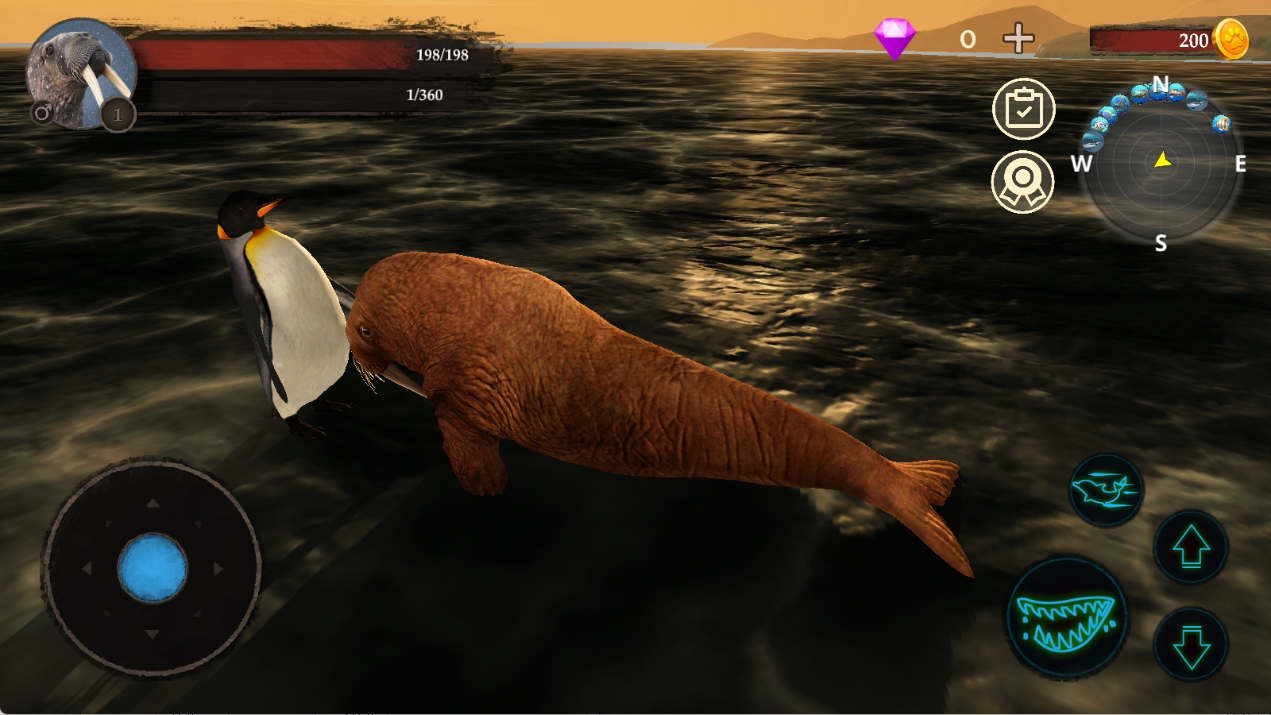
Task: Activate the bite attack jaws button
Action: click(x=1066, y=618)
